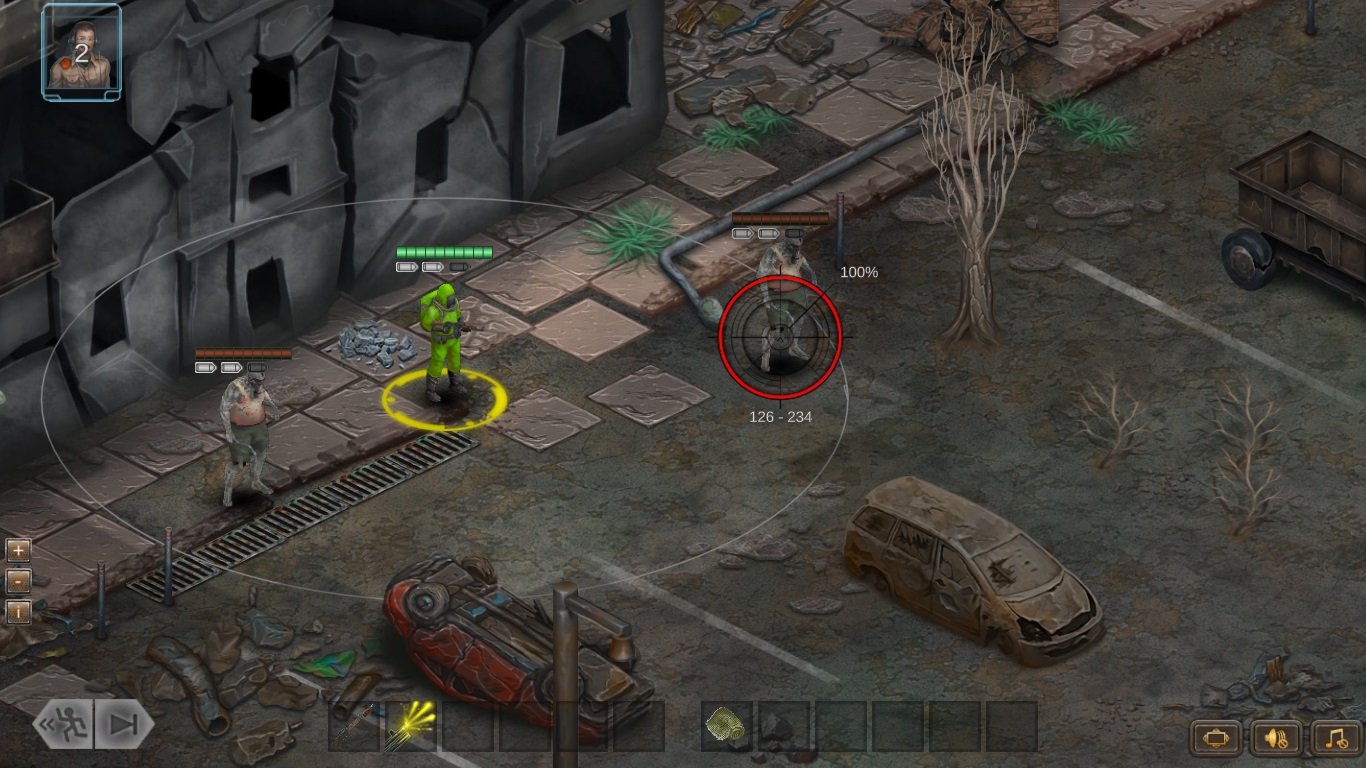Click the zoom out minus icon
The height and width of the screenshot is (768, 1366).
[16, 580]
